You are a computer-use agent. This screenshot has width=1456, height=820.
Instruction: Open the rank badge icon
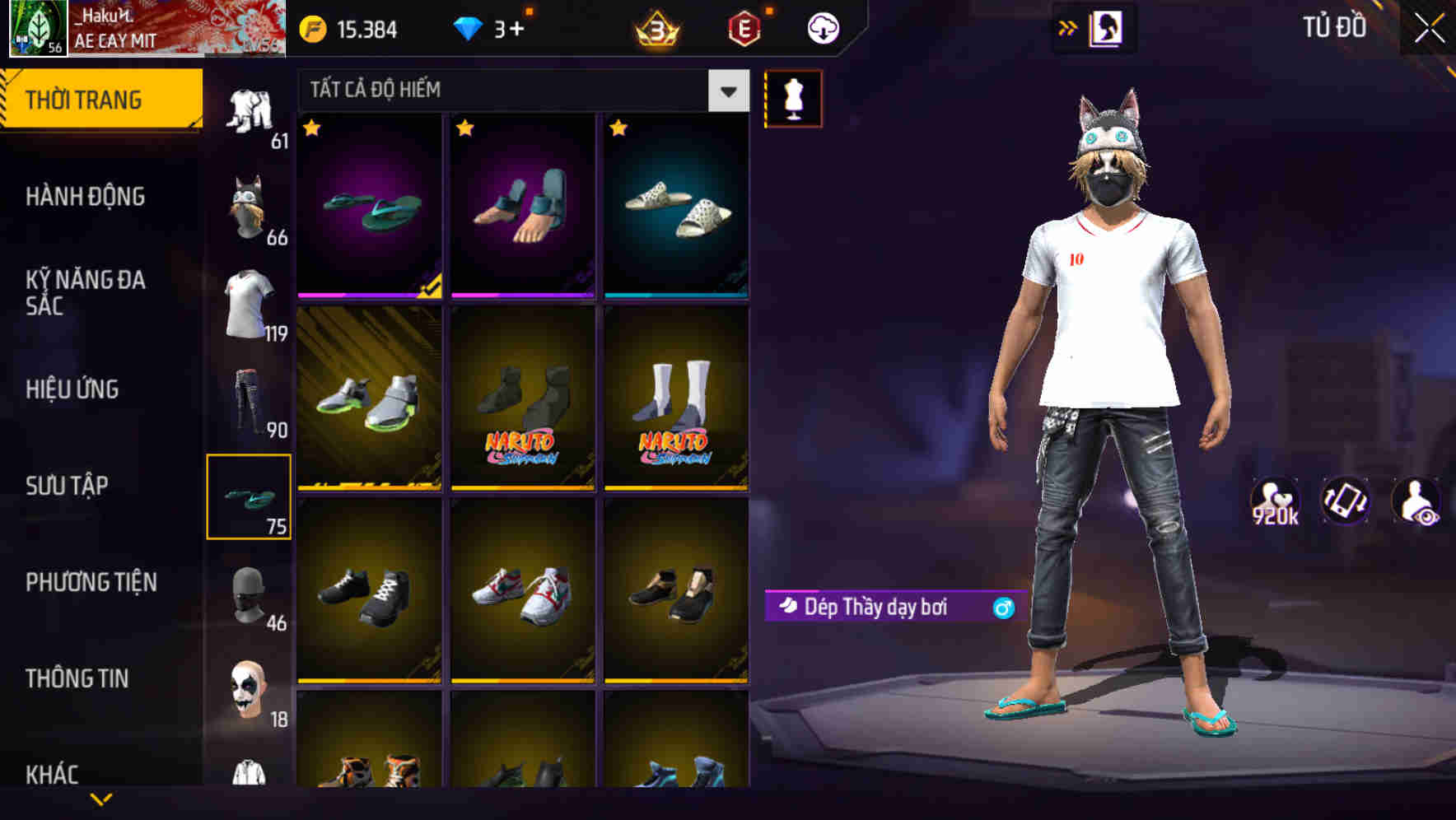[655, 27]
